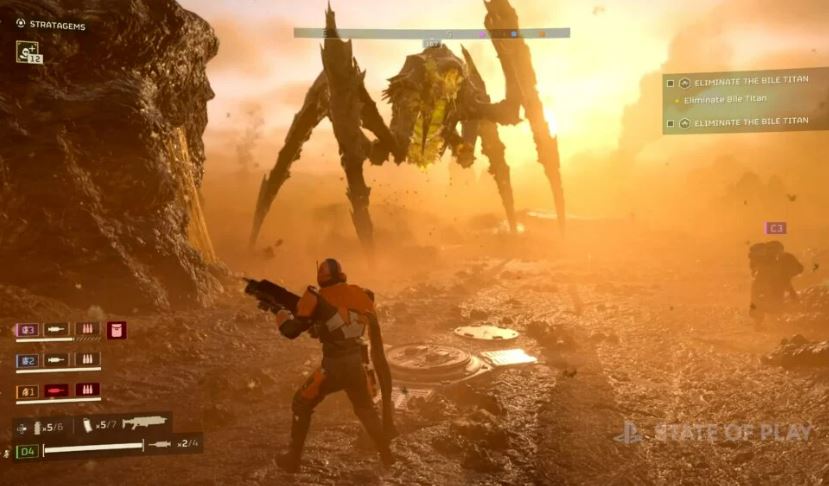Click the red stim icon of squad member 1

click(56, 390)
